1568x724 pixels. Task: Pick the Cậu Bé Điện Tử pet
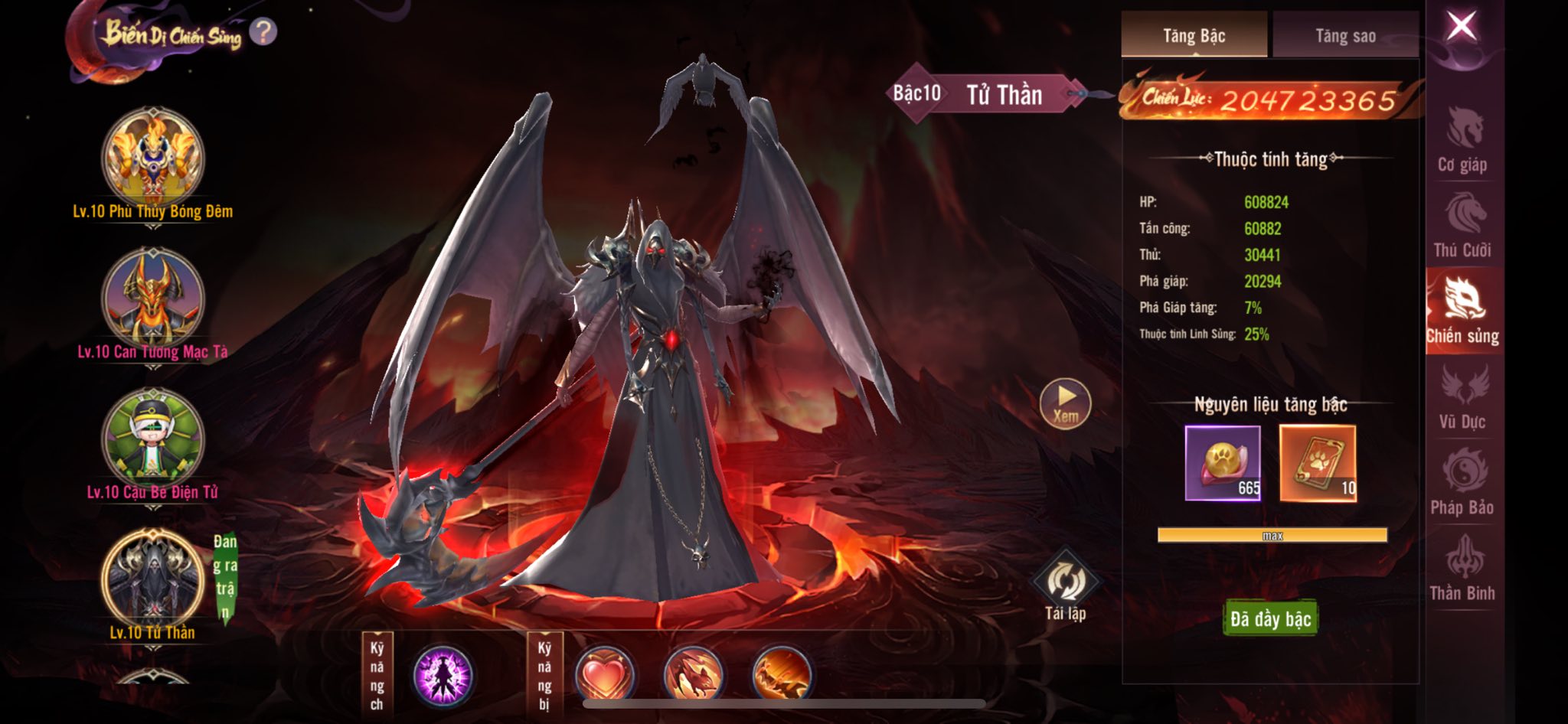point(153,439)
